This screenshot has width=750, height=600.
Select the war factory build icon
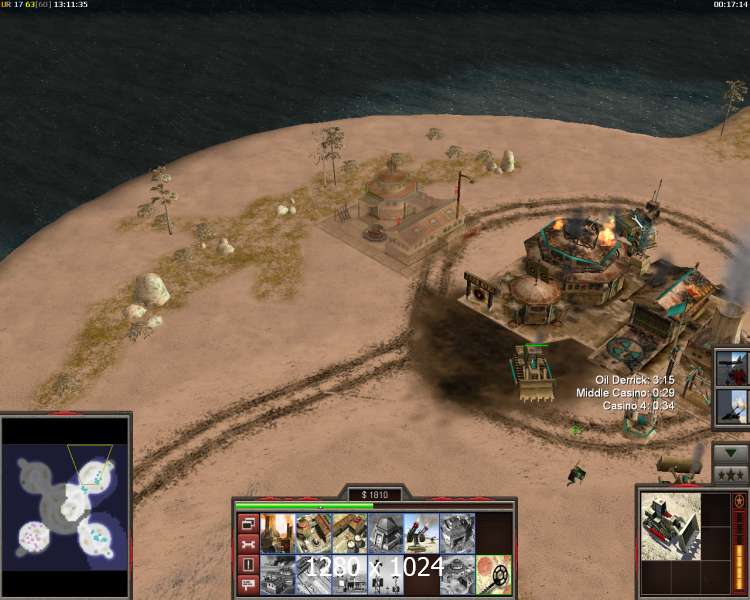pyautogui.click(x=457, y=532)
